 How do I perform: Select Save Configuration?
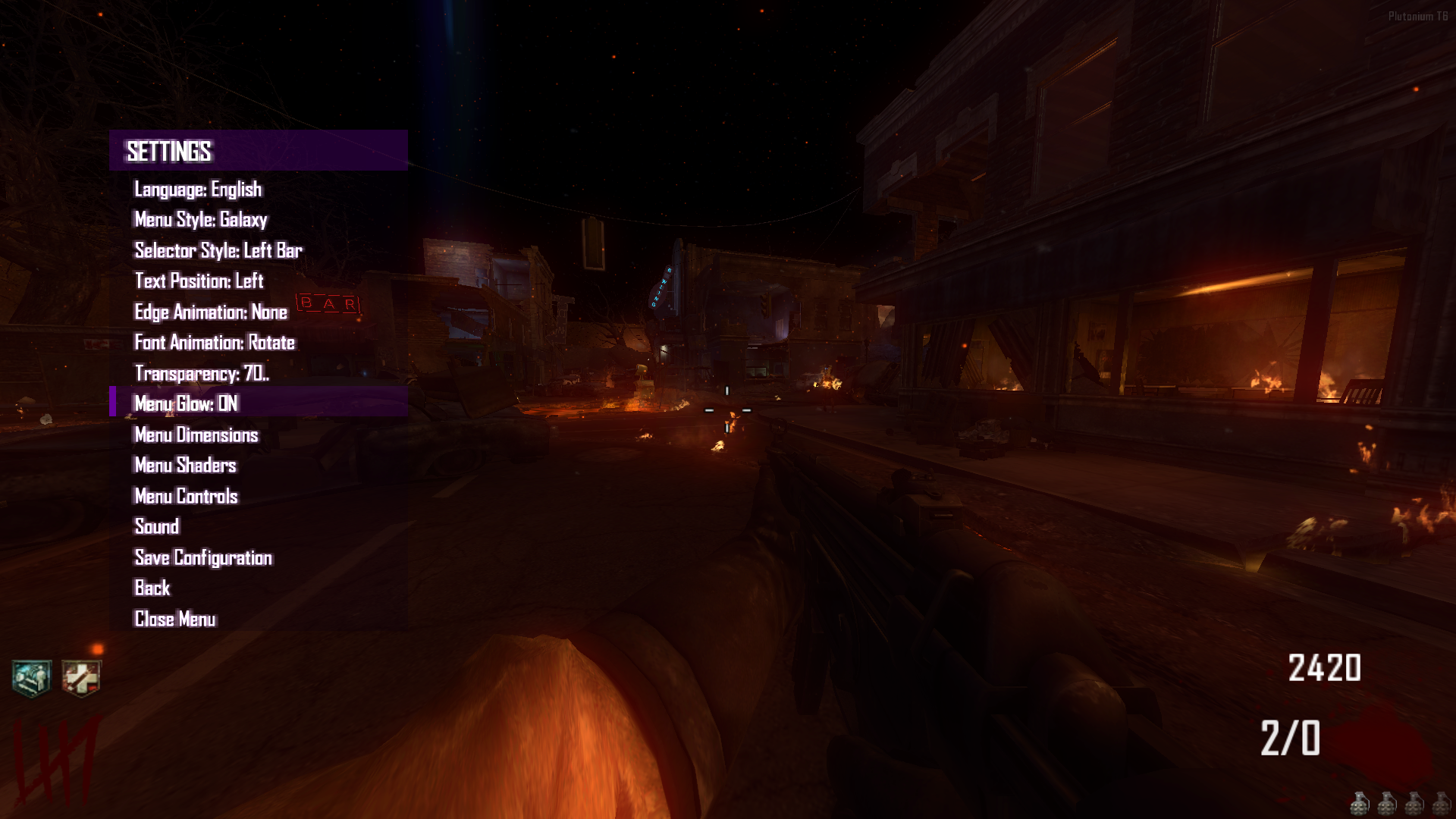tap(202, 557)
